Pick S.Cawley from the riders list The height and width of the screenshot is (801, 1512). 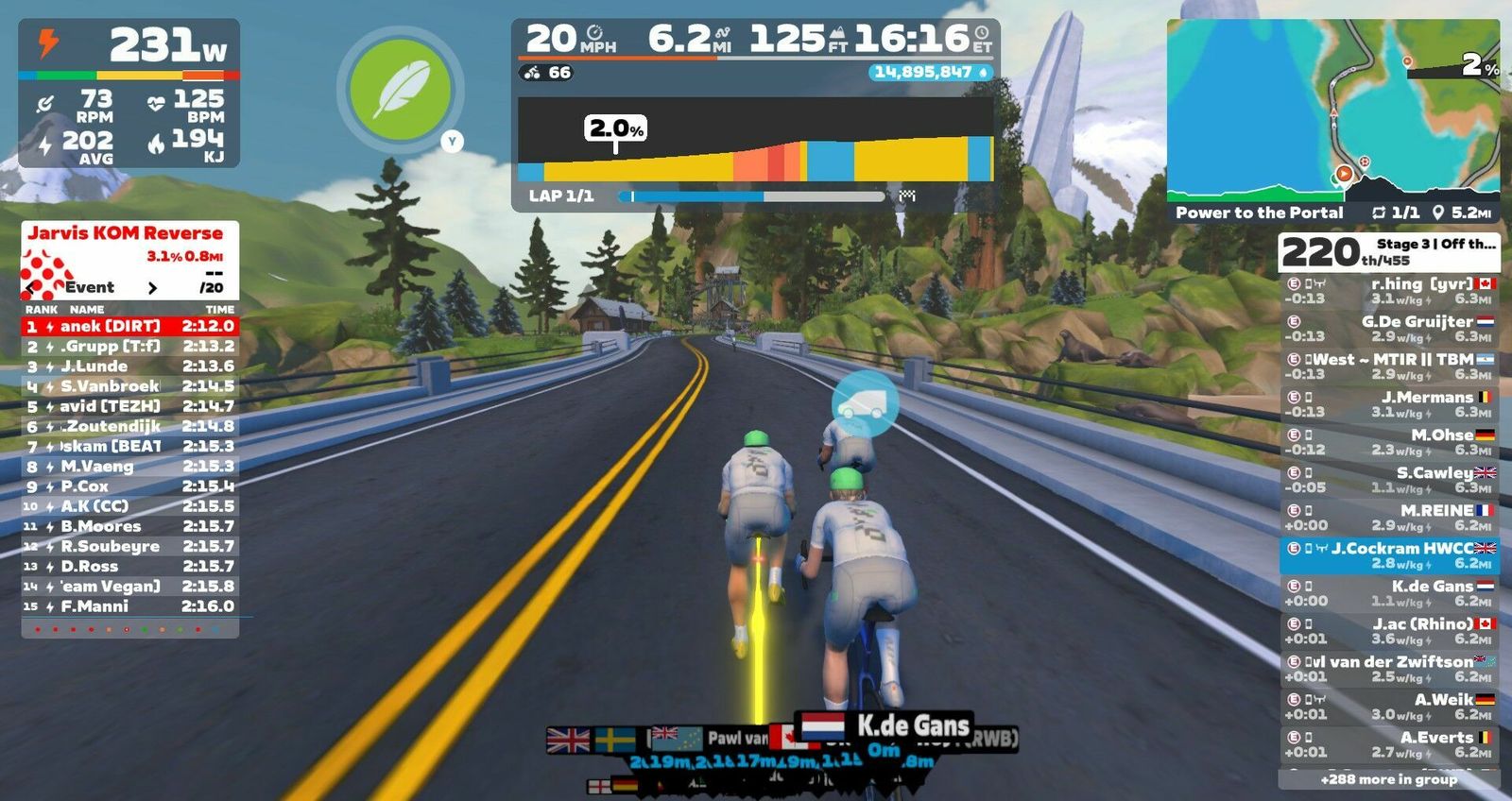click(1389, 479)
